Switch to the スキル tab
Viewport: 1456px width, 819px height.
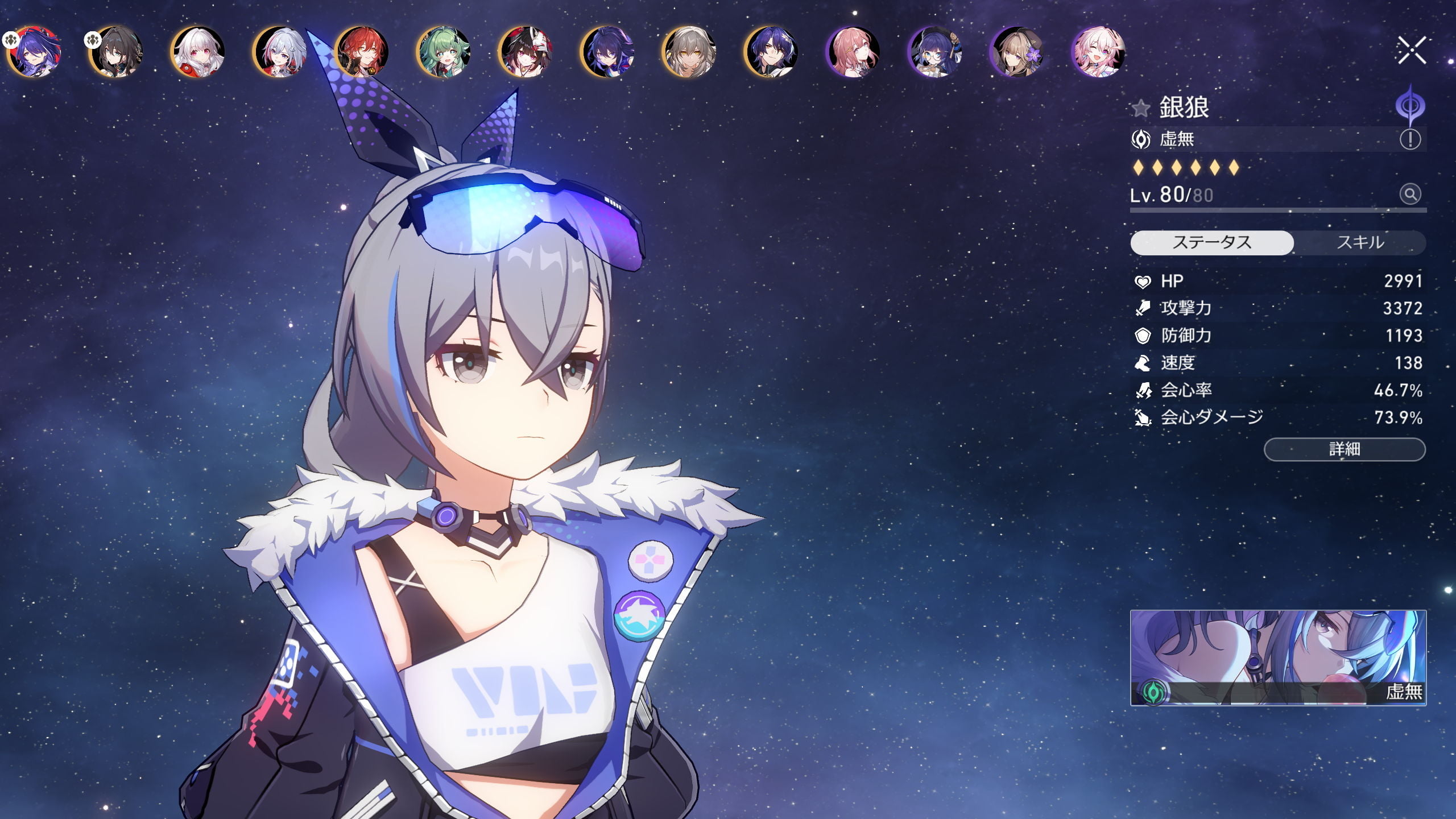1360,243
